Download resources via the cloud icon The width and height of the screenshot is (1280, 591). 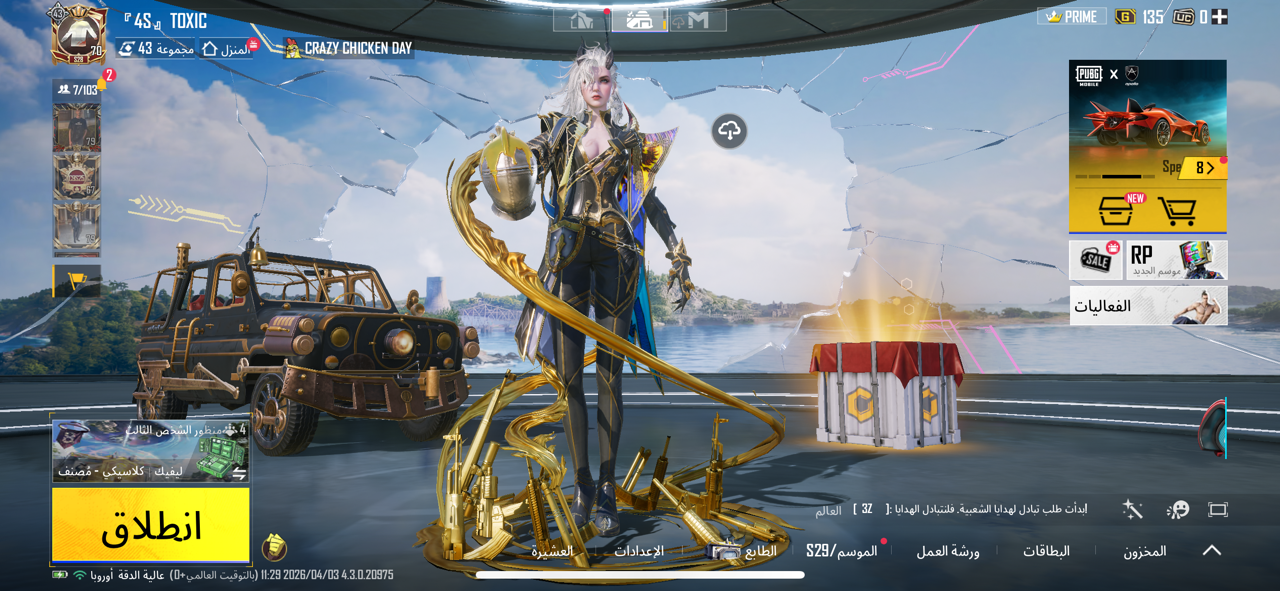[729, 131]
